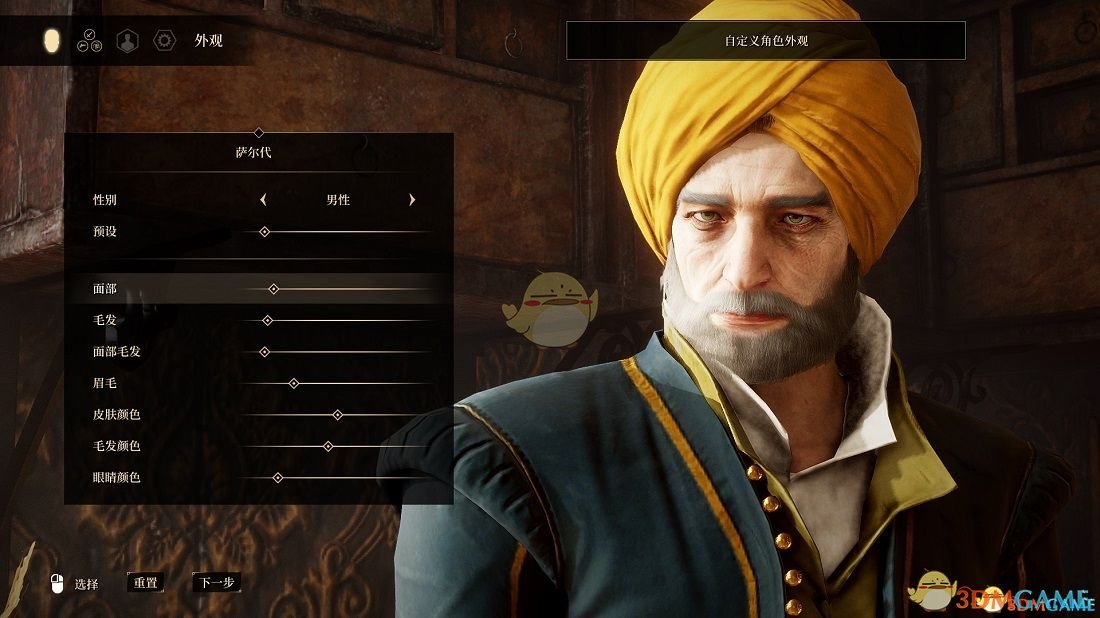Change the 皮肤颜色 skin color slider

[x=337, y=414]
